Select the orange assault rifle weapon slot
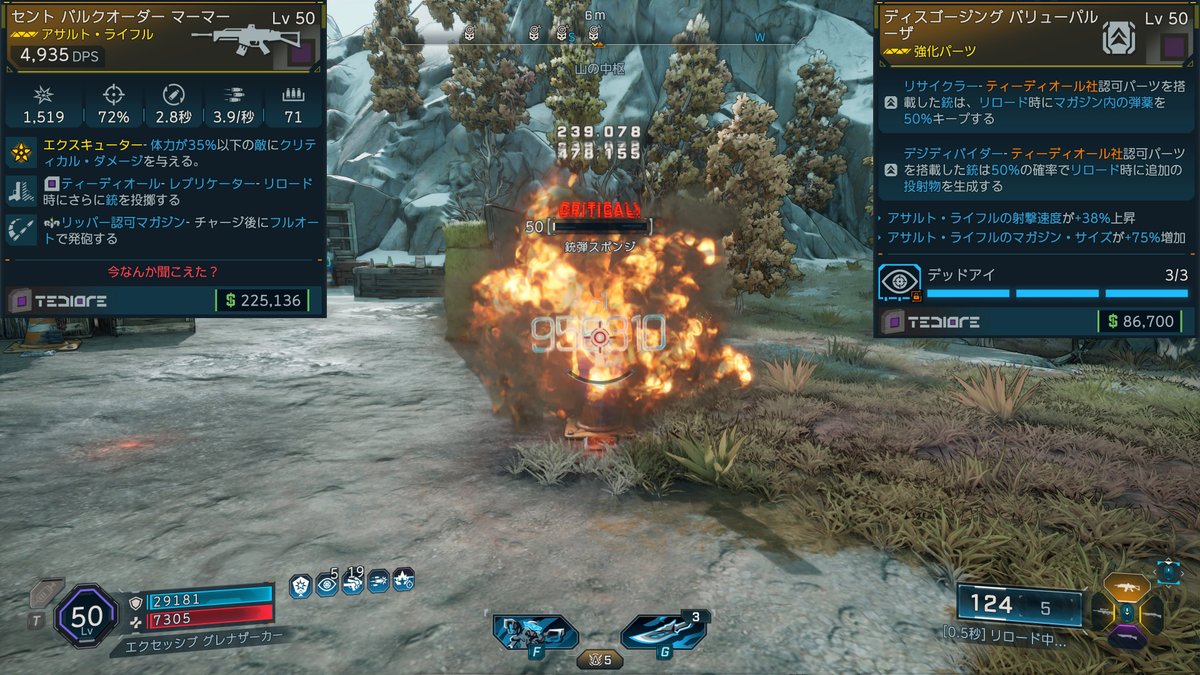 (x=1127, y=588)
